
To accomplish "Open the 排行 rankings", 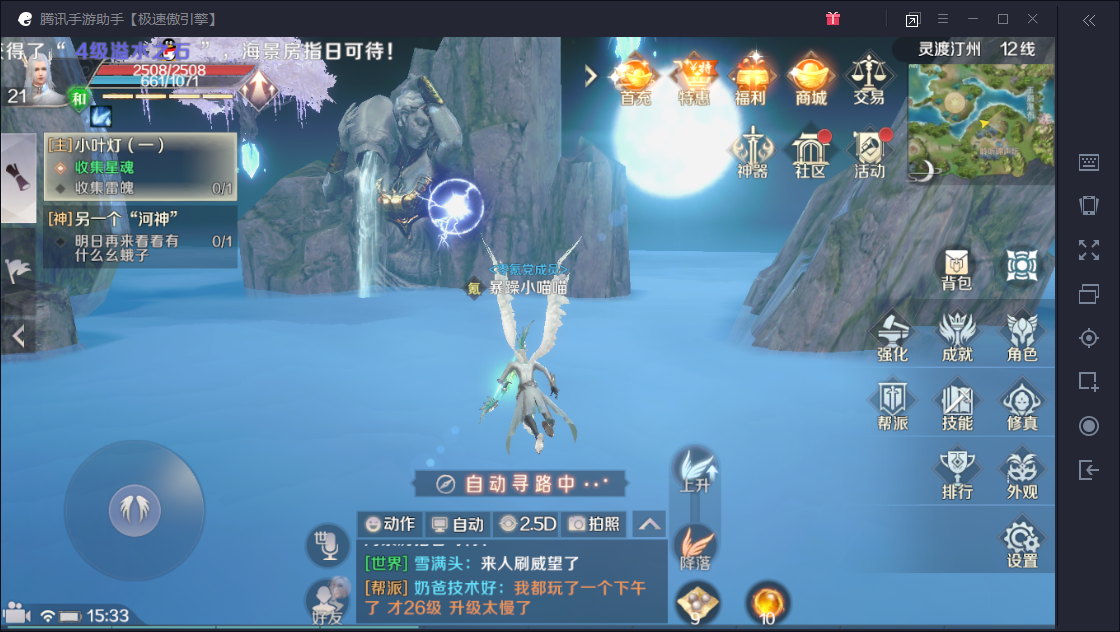I will tap(957, 472).
